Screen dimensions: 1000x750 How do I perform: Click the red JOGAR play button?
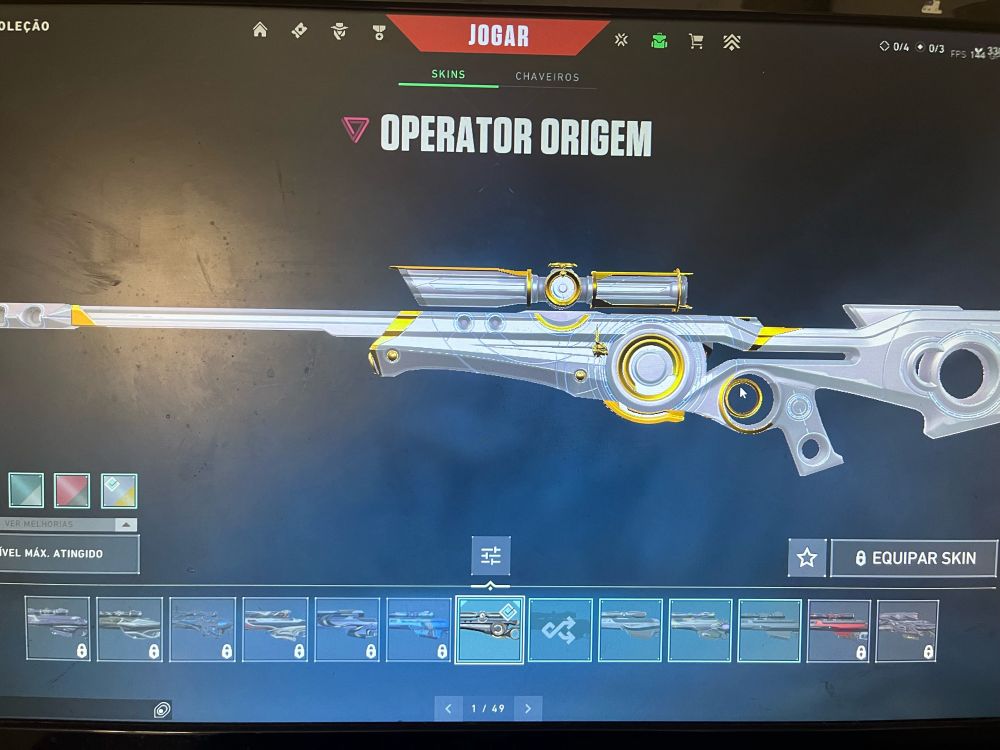(x=498, y=37)
